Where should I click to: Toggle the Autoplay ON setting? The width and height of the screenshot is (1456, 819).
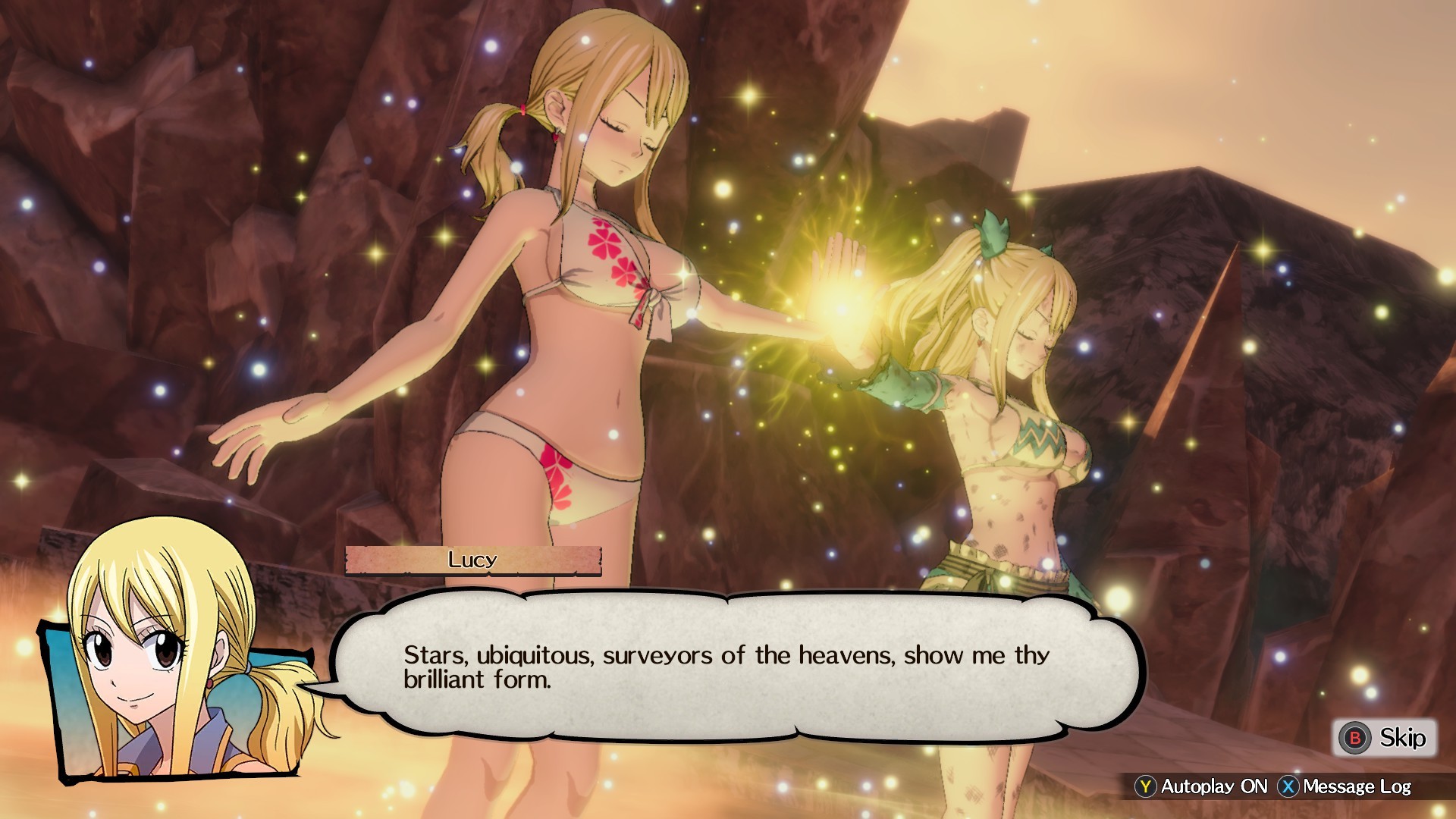[1202, 786]
